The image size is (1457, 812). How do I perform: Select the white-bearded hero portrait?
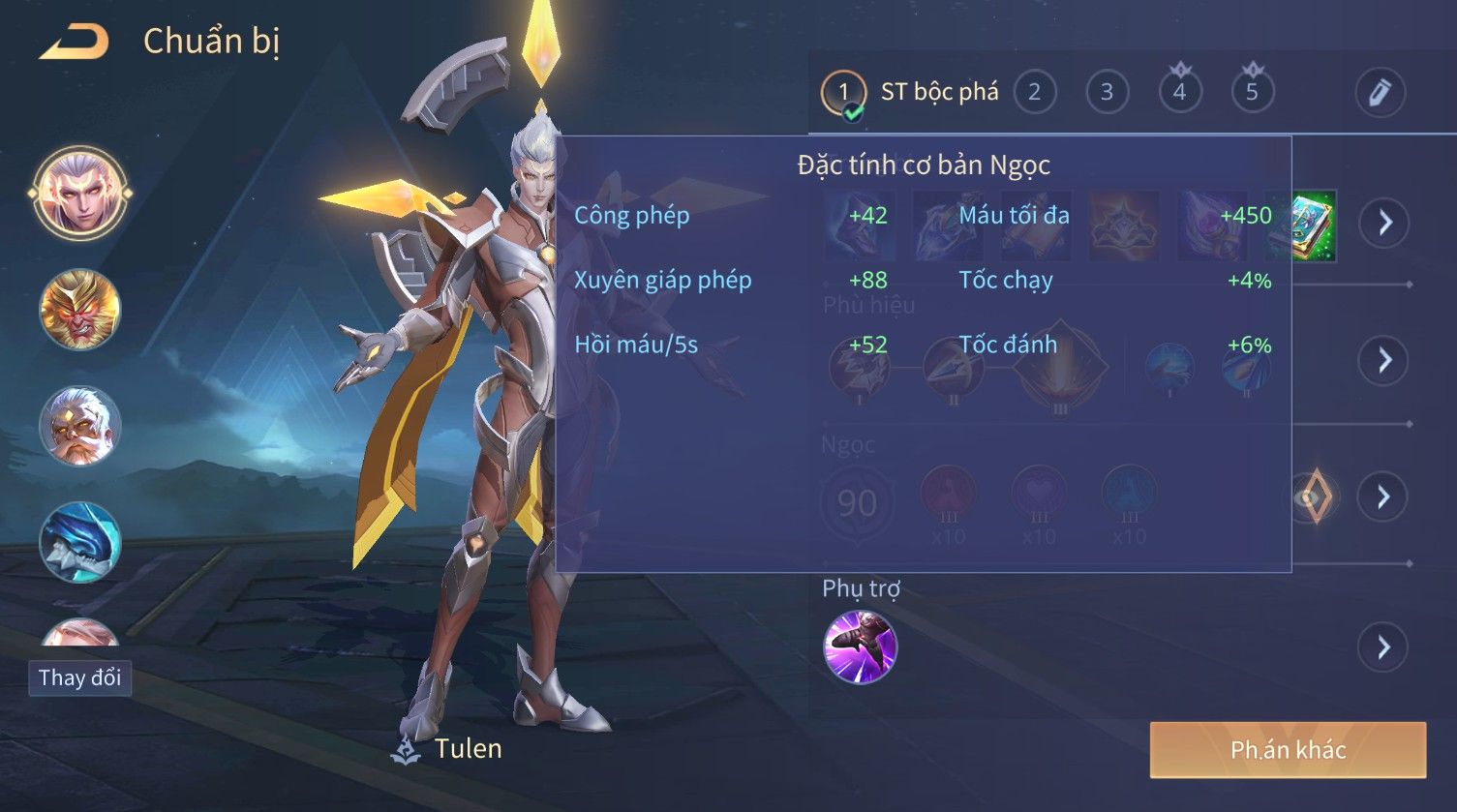pos(80,426)
